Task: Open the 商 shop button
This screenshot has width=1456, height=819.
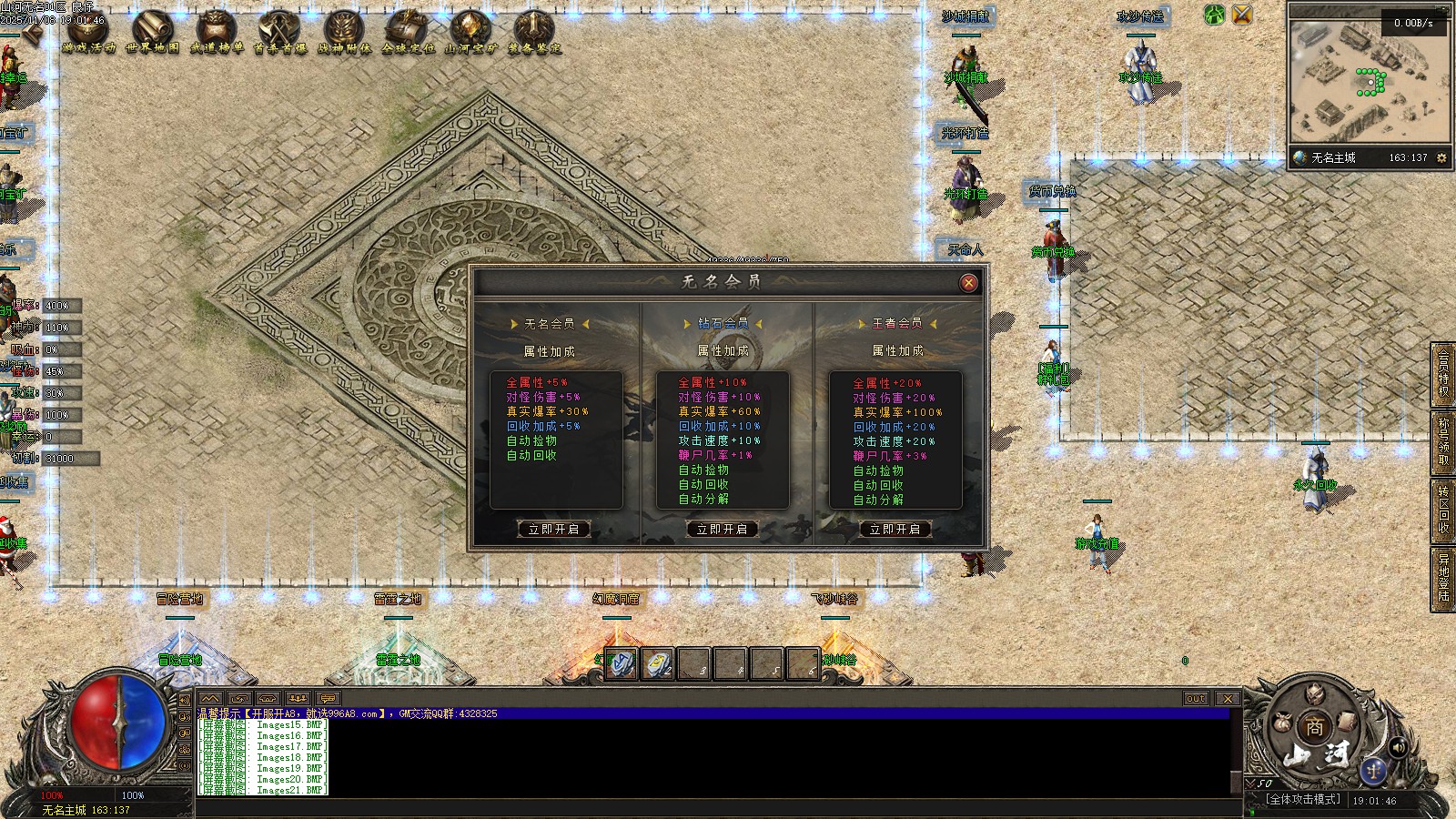Action: point(1315,727)
